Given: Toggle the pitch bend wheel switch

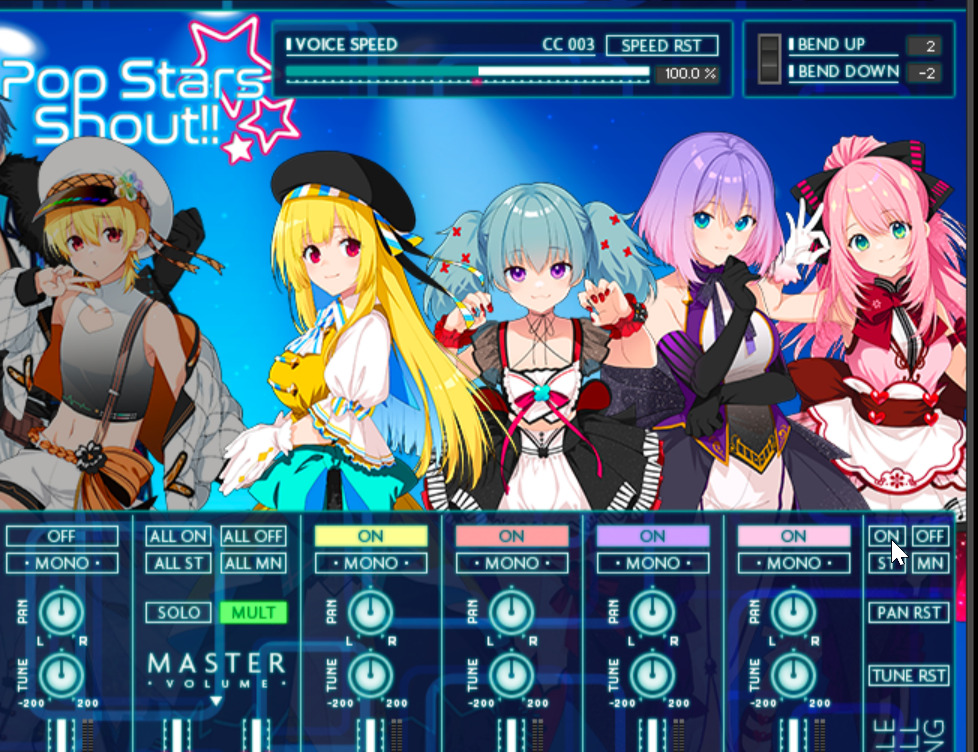Looking at the screenshot, I should tap(769, 59).
